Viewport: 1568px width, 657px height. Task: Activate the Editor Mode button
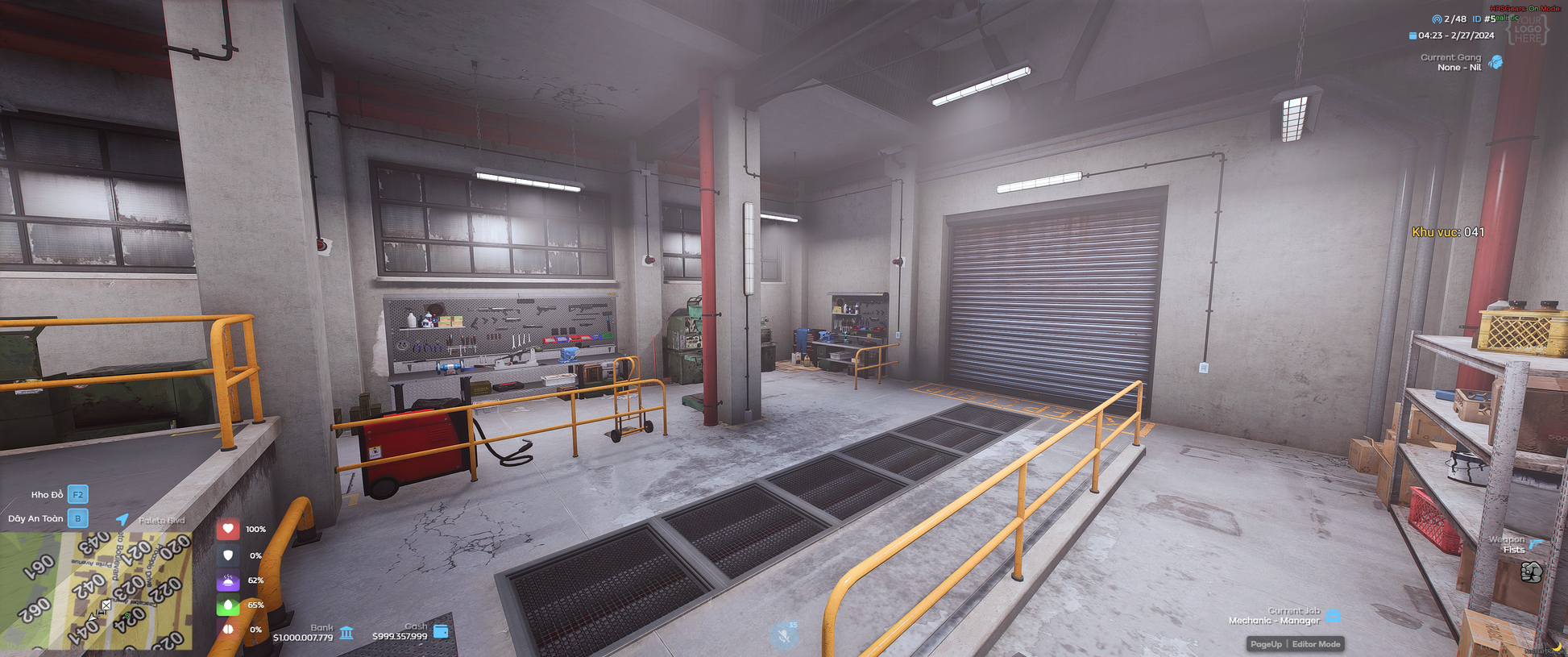click(x=1316, y=644)
